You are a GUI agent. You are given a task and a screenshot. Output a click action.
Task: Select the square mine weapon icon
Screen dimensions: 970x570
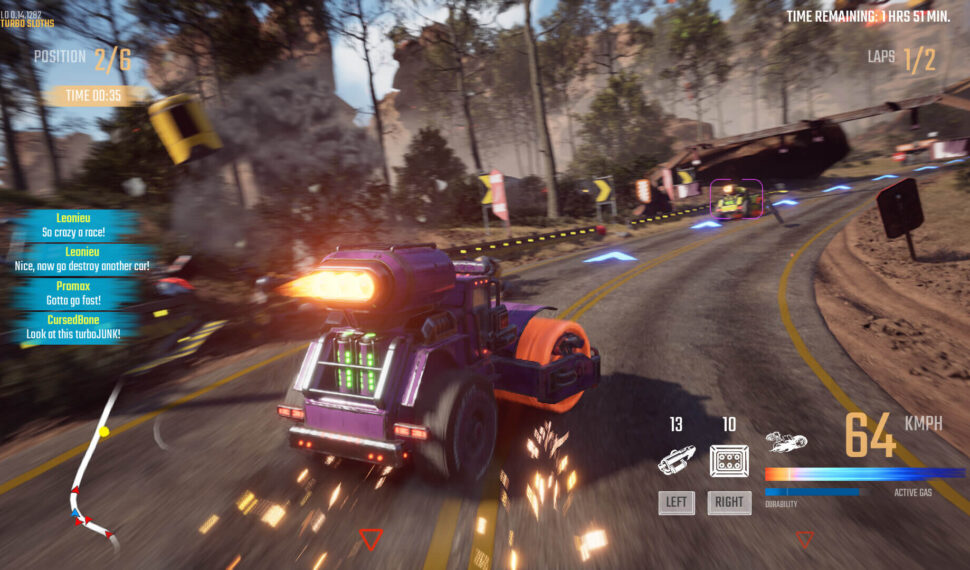coord(729,460)
